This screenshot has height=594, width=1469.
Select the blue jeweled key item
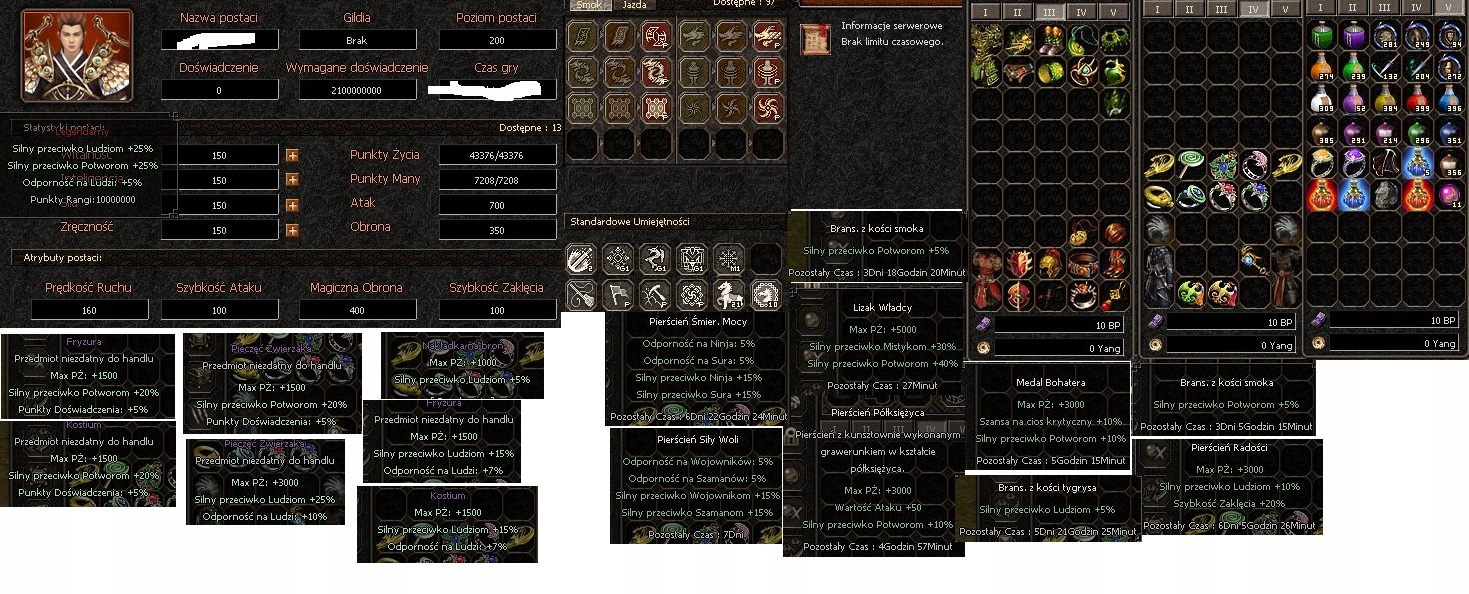pos(1253,261)
